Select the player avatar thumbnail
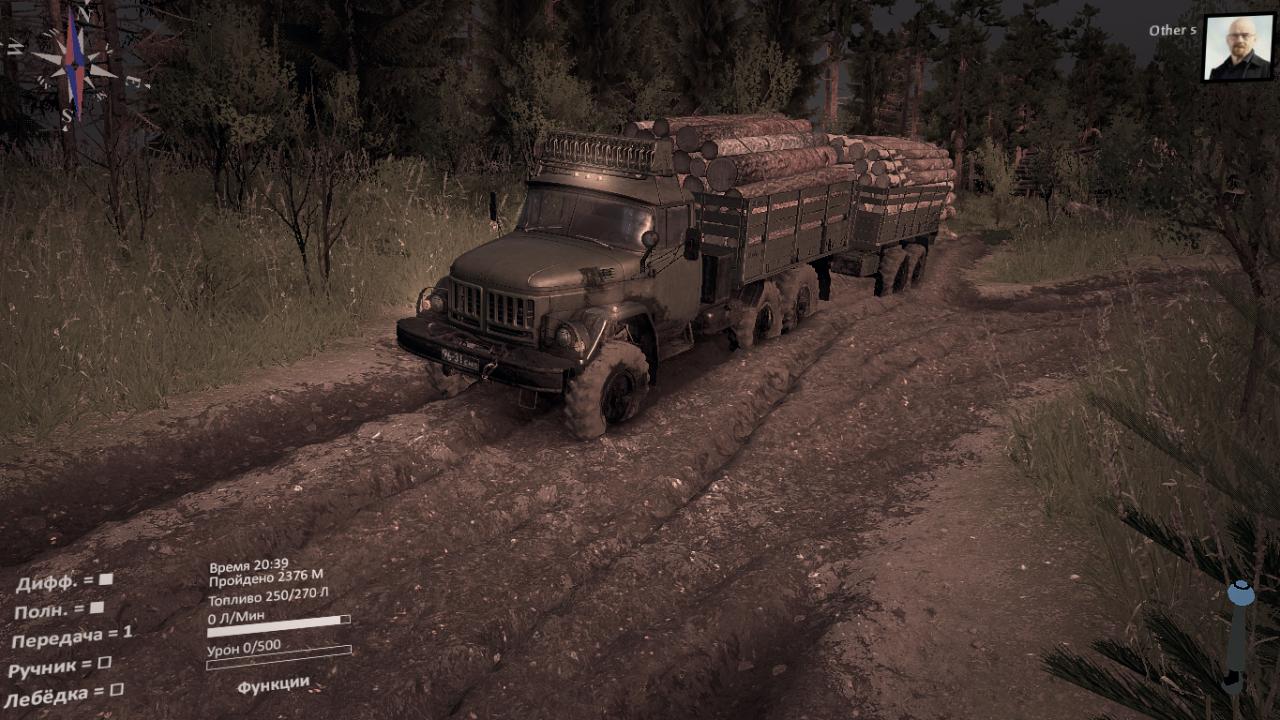 [x=1238, y=48]
